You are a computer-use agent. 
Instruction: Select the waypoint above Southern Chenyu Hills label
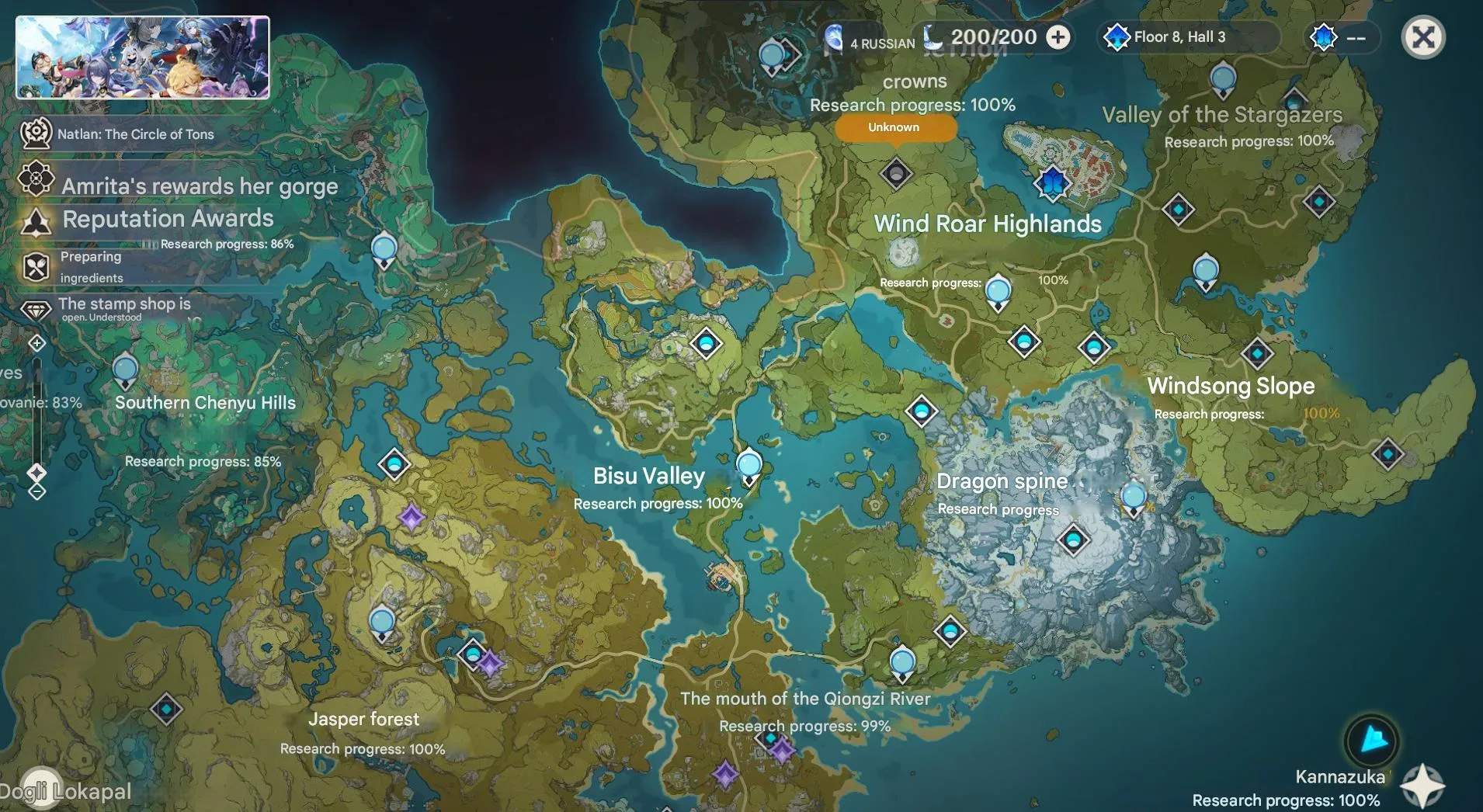coord(125,371)
